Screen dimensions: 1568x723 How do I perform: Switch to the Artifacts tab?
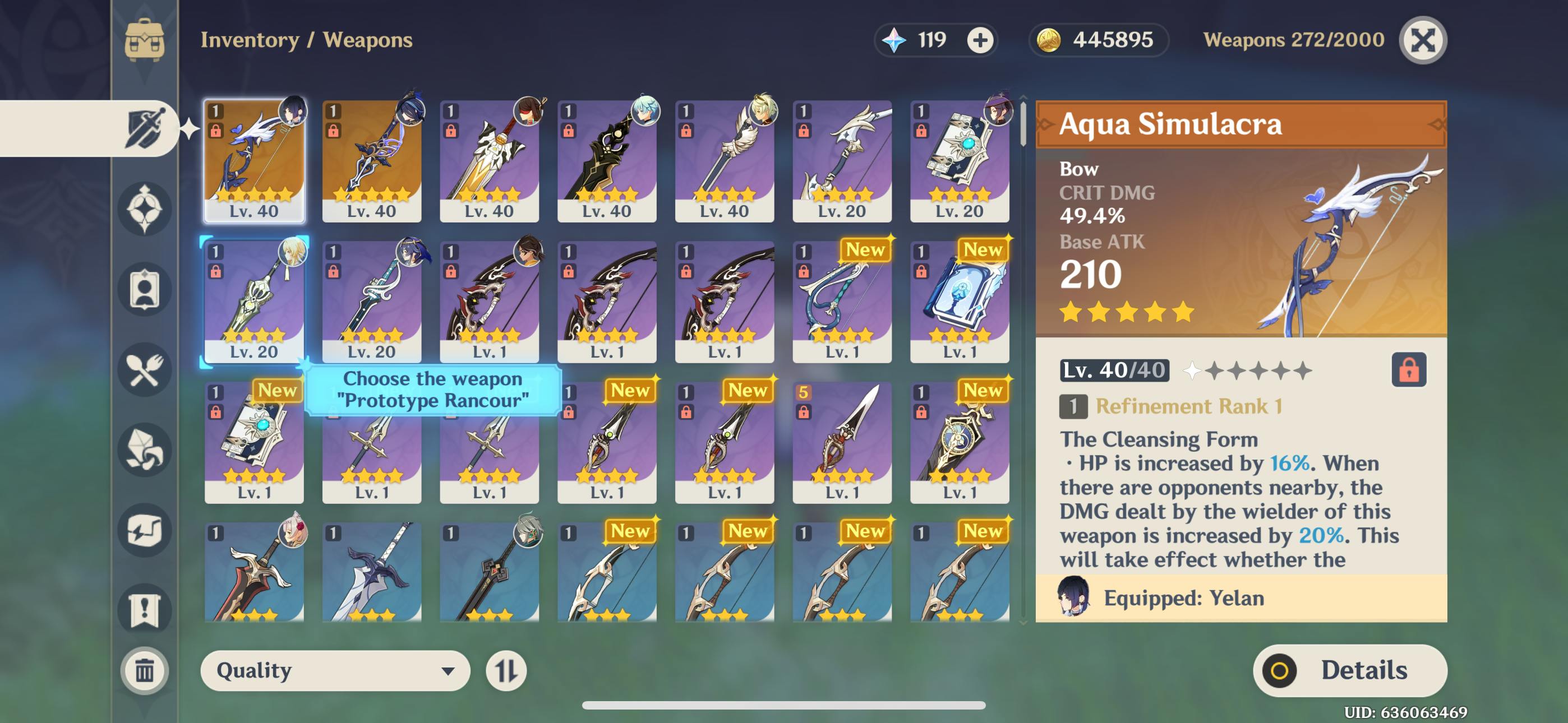(x=144, y=208)
